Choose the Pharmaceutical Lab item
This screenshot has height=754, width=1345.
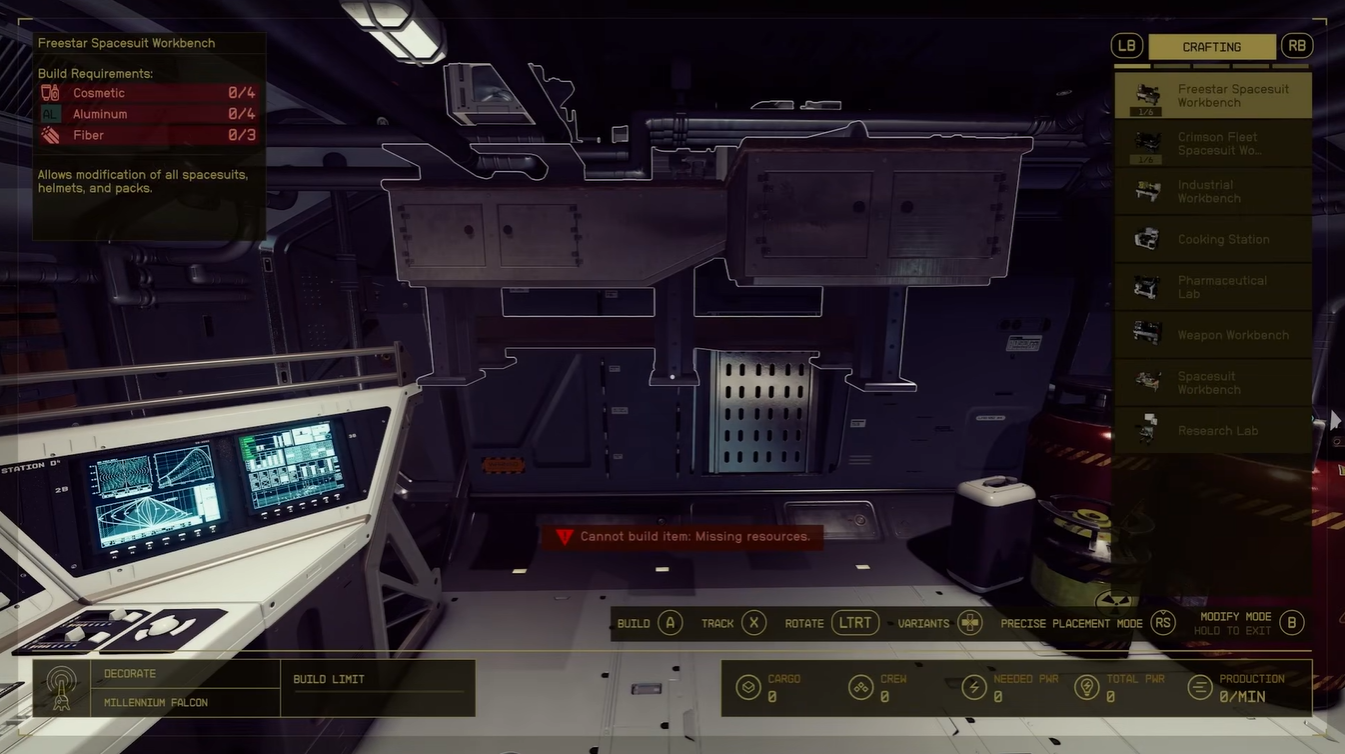point(1213,287)
